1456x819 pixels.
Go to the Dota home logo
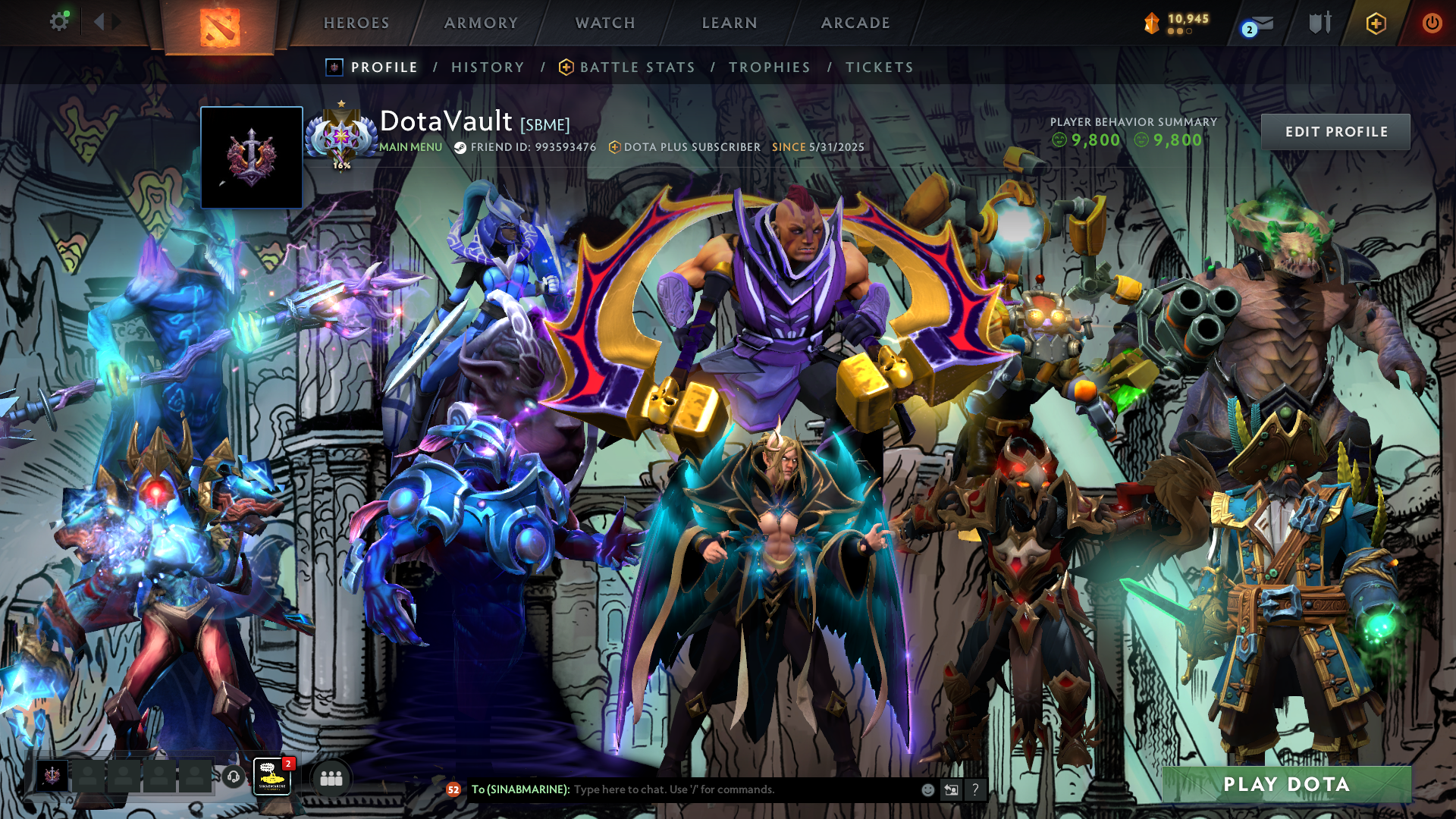(220, 27)
